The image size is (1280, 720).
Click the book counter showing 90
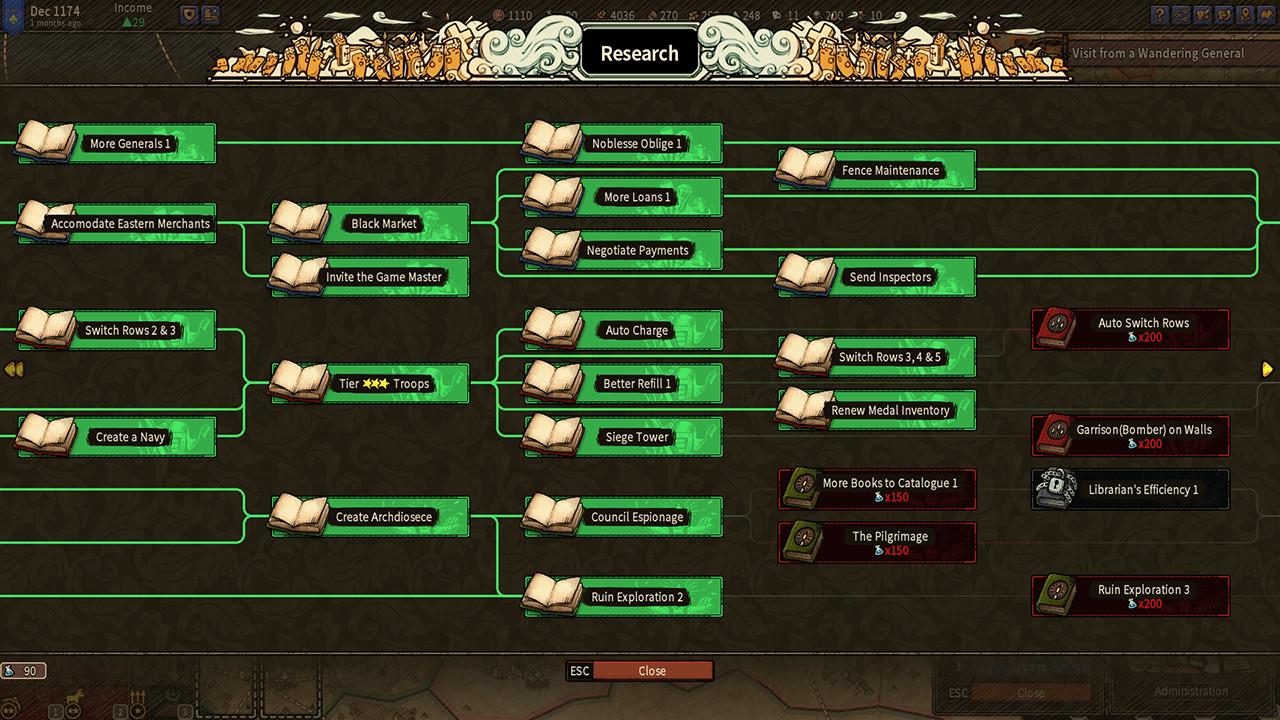tap(24, 670)
